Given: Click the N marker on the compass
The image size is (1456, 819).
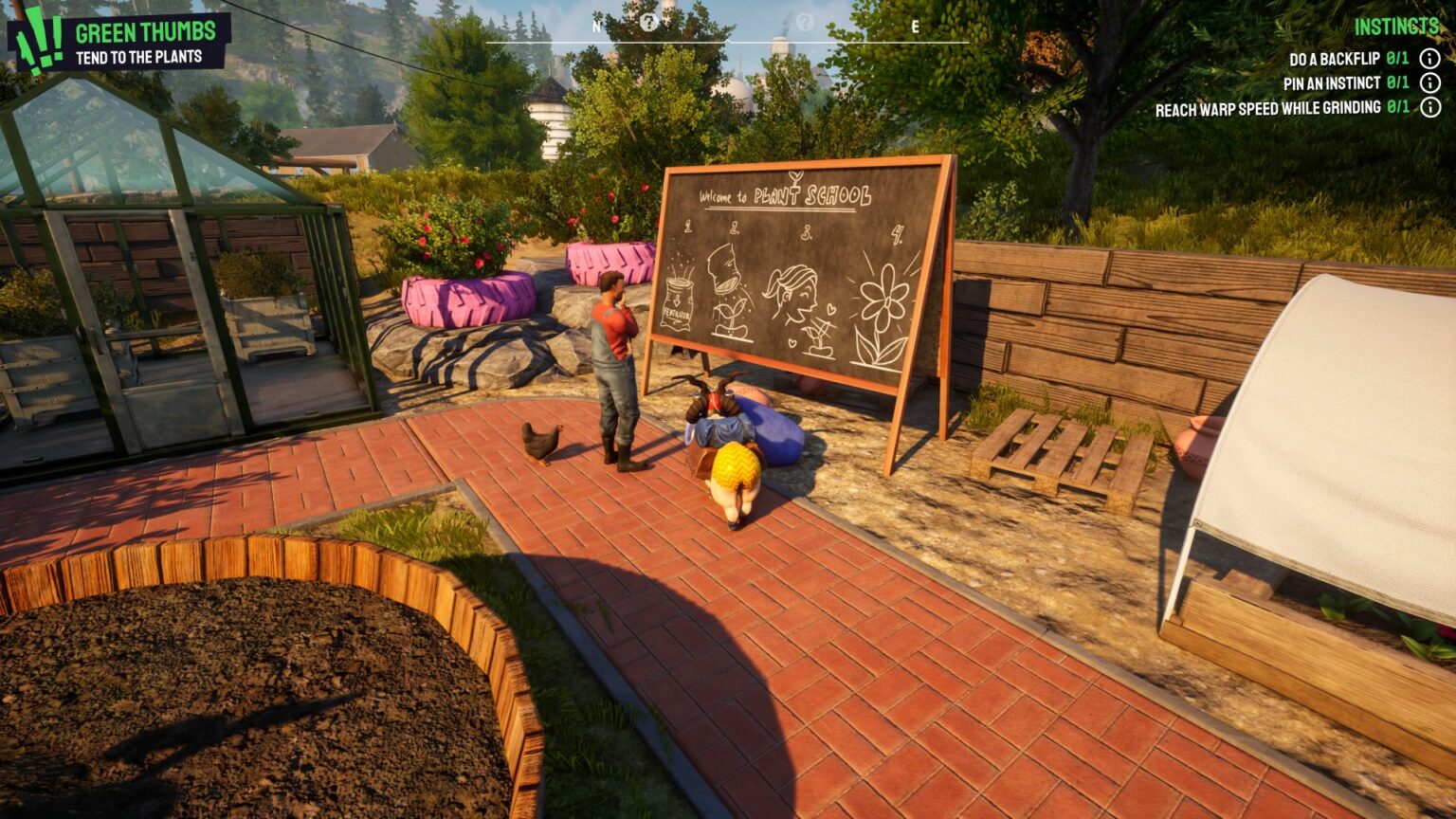Looking at the screenshot, I should [x=595, y=27].
